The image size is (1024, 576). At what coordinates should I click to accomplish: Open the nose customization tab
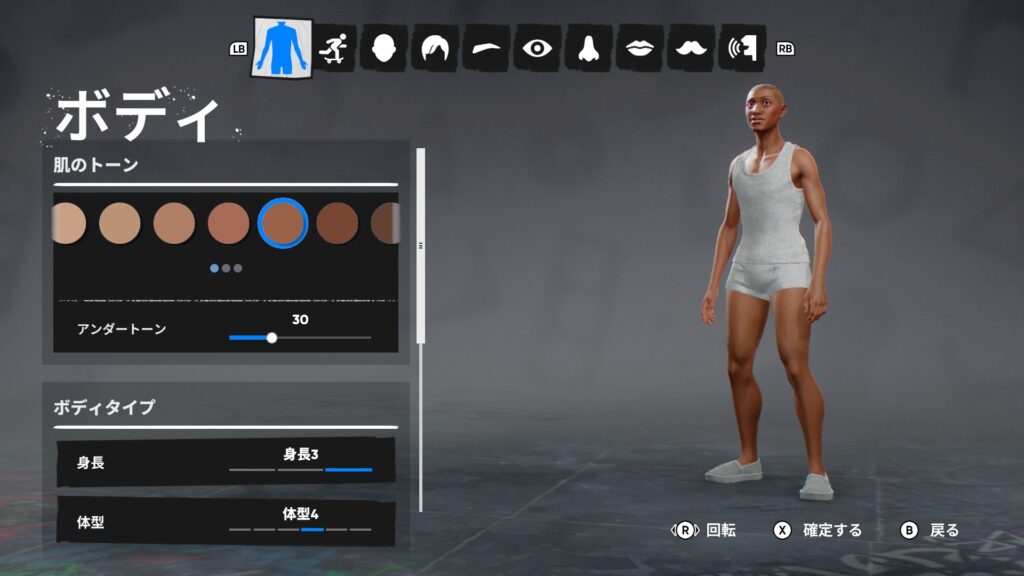click(588, 47)
